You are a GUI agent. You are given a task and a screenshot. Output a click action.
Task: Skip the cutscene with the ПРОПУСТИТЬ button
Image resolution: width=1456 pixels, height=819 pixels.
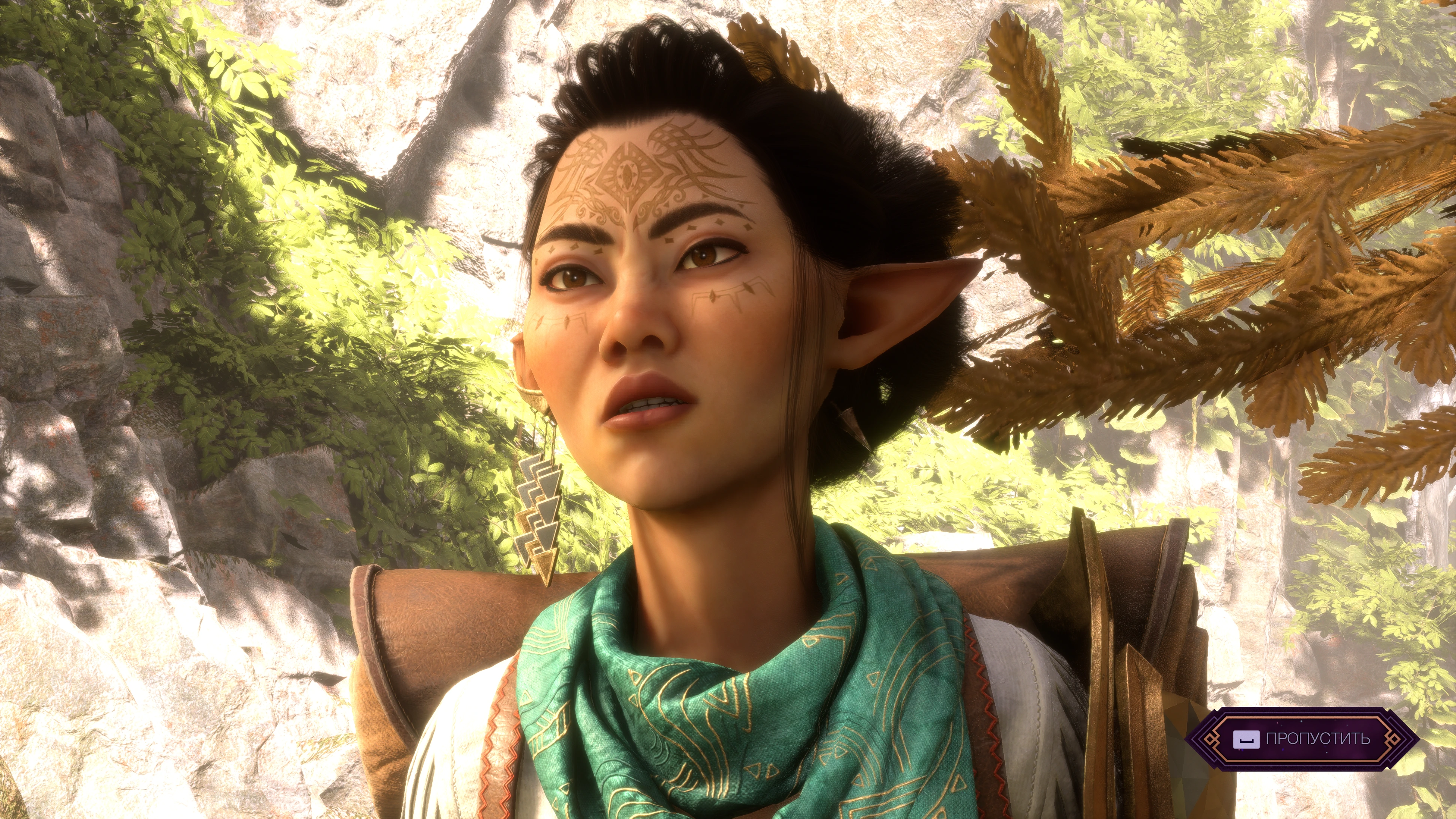[1301, 738]
